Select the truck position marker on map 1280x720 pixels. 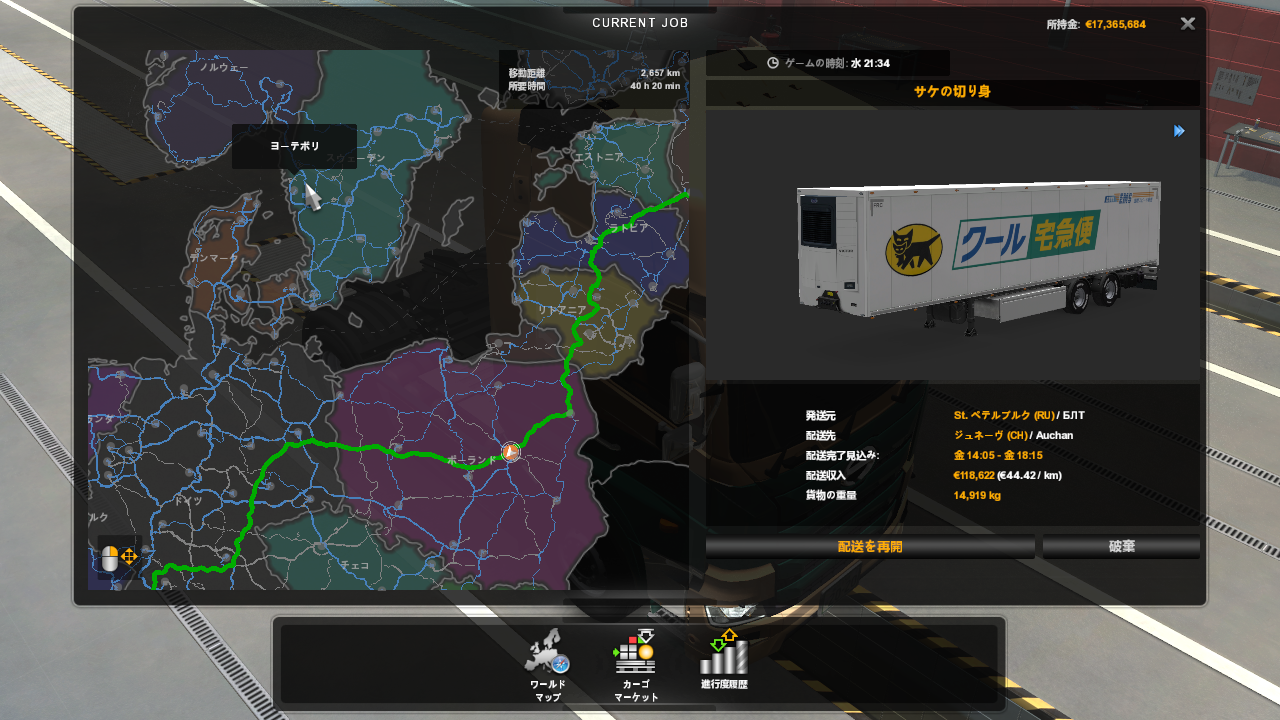click(511, 452)
